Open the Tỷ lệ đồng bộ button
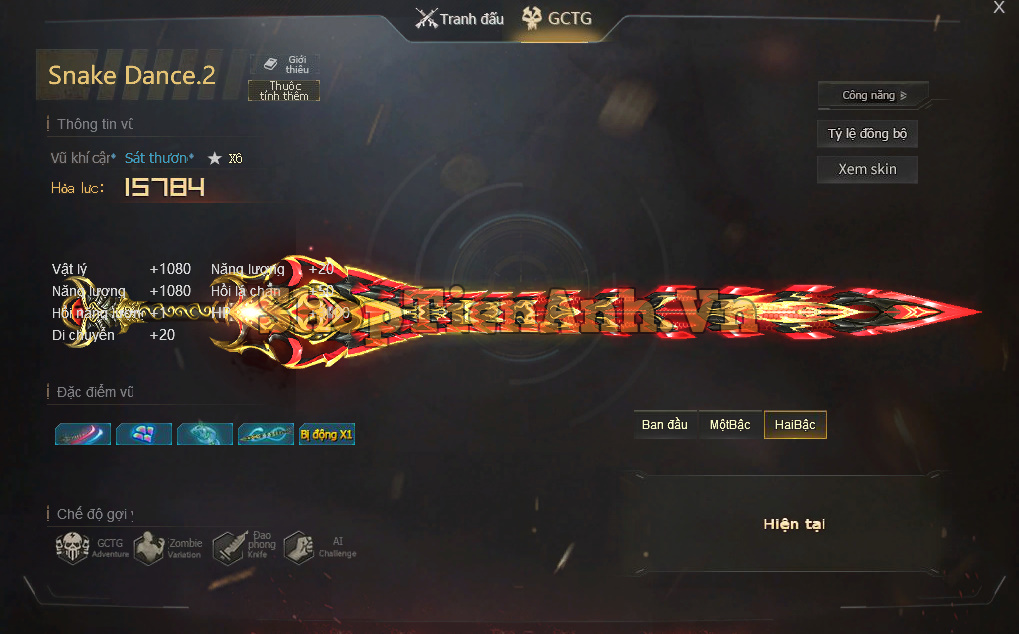 point(867,134)
